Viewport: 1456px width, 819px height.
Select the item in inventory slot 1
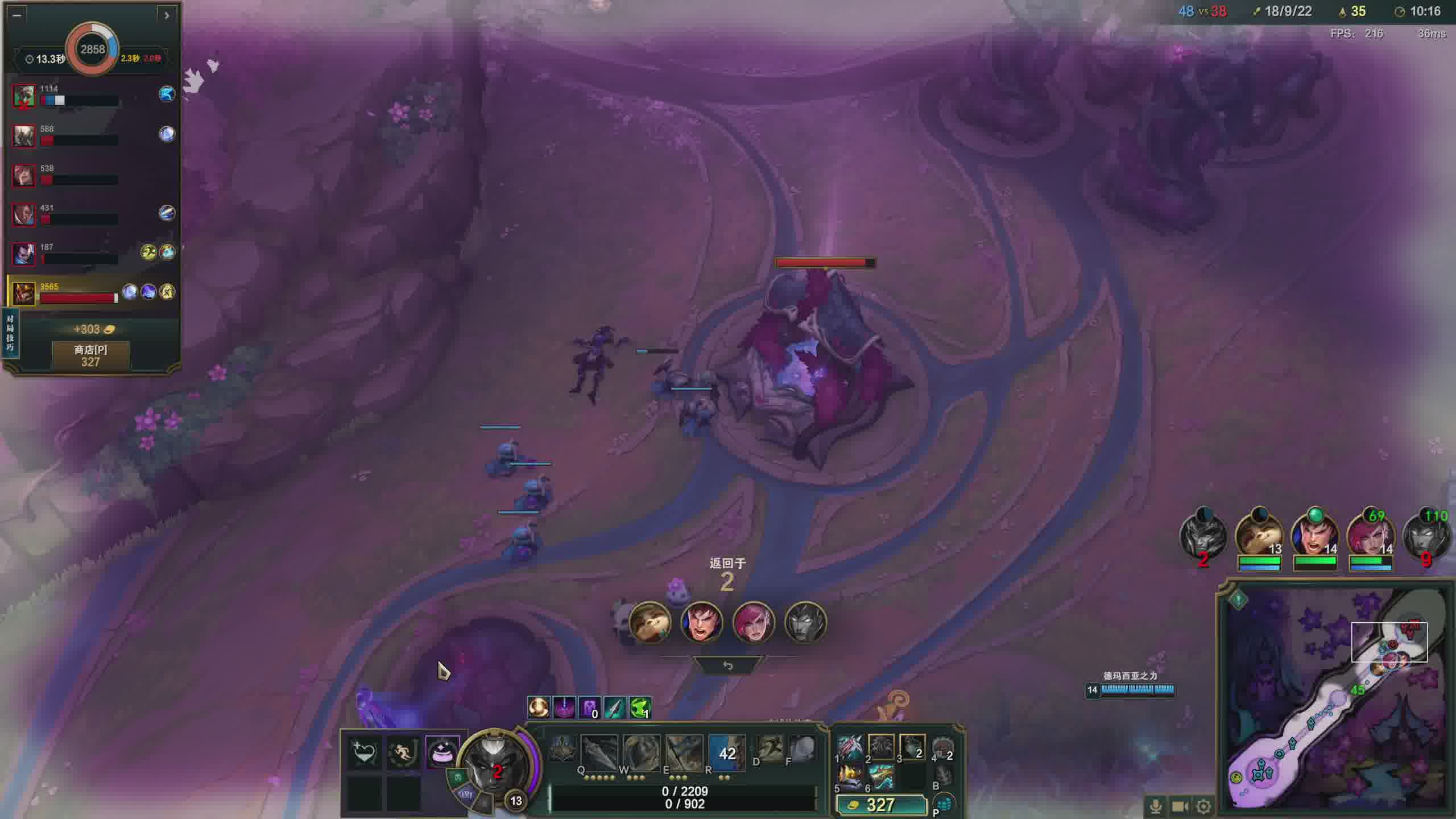click(x=850, y=747)
